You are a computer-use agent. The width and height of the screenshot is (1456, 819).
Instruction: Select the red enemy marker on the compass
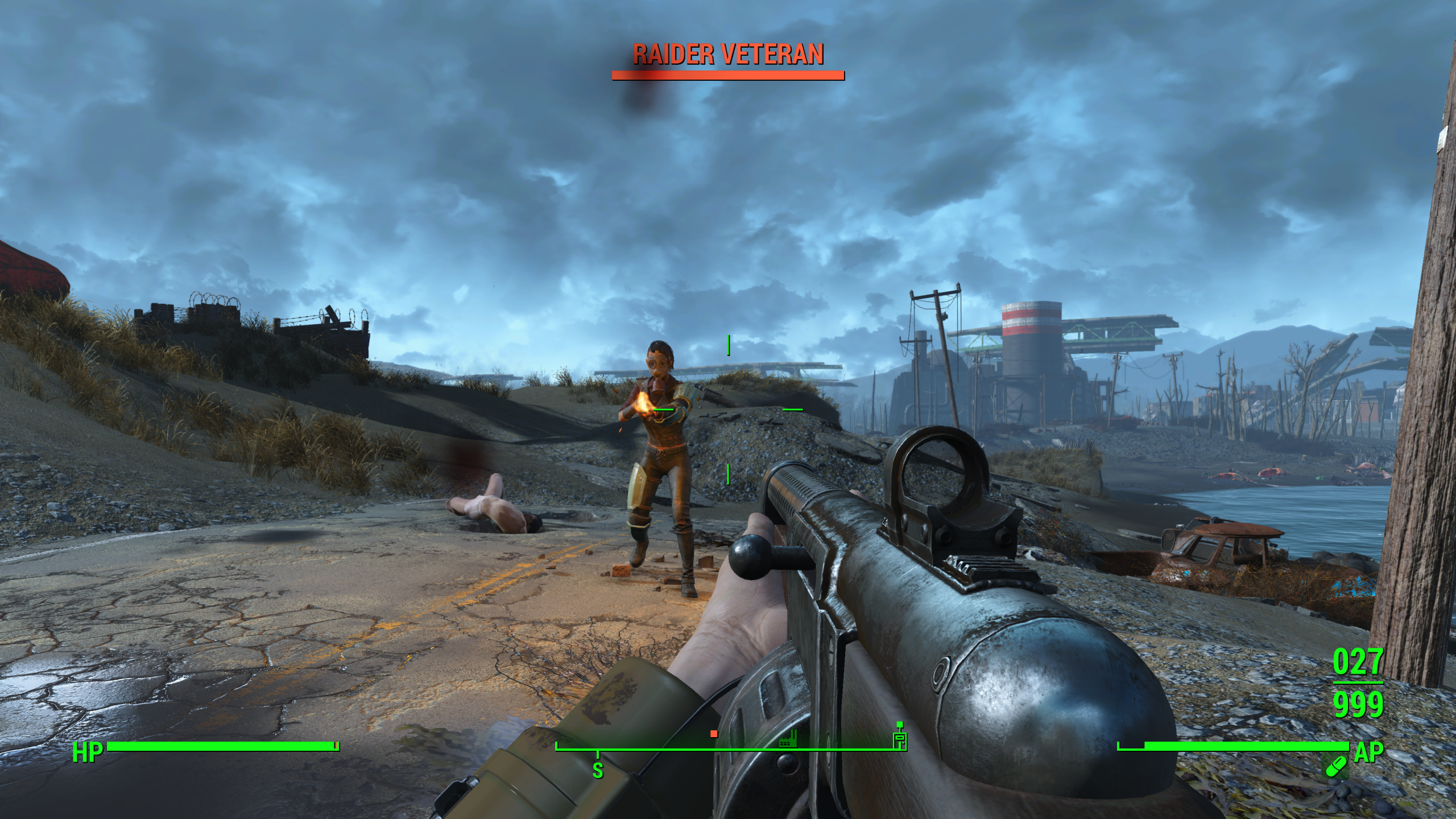point(714,734)
